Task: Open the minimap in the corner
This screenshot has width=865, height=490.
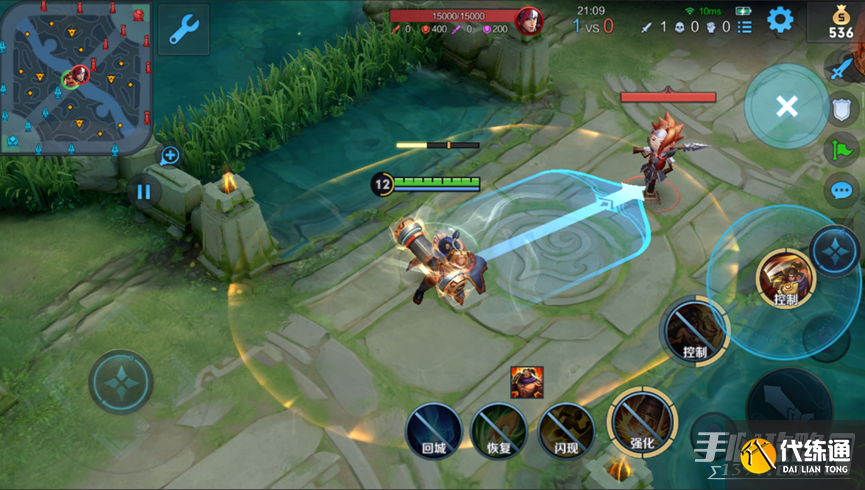Action: (x=76, y=76)
